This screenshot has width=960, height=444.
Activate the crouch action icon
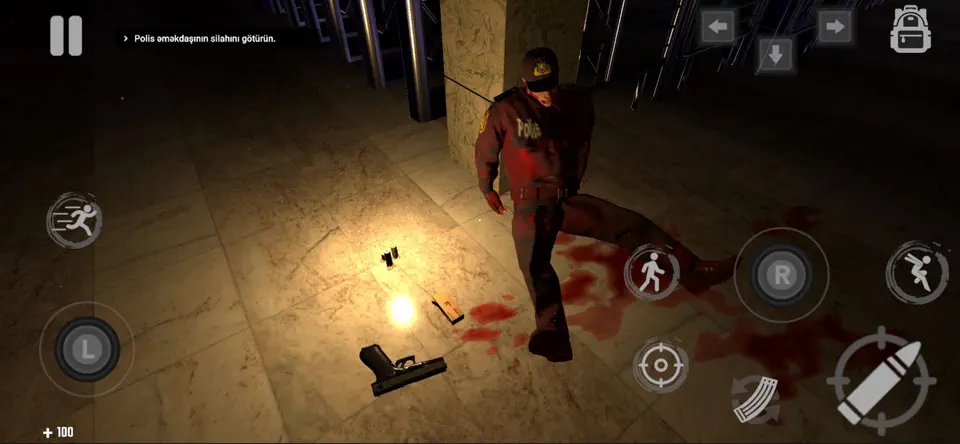tap(916, 272)
